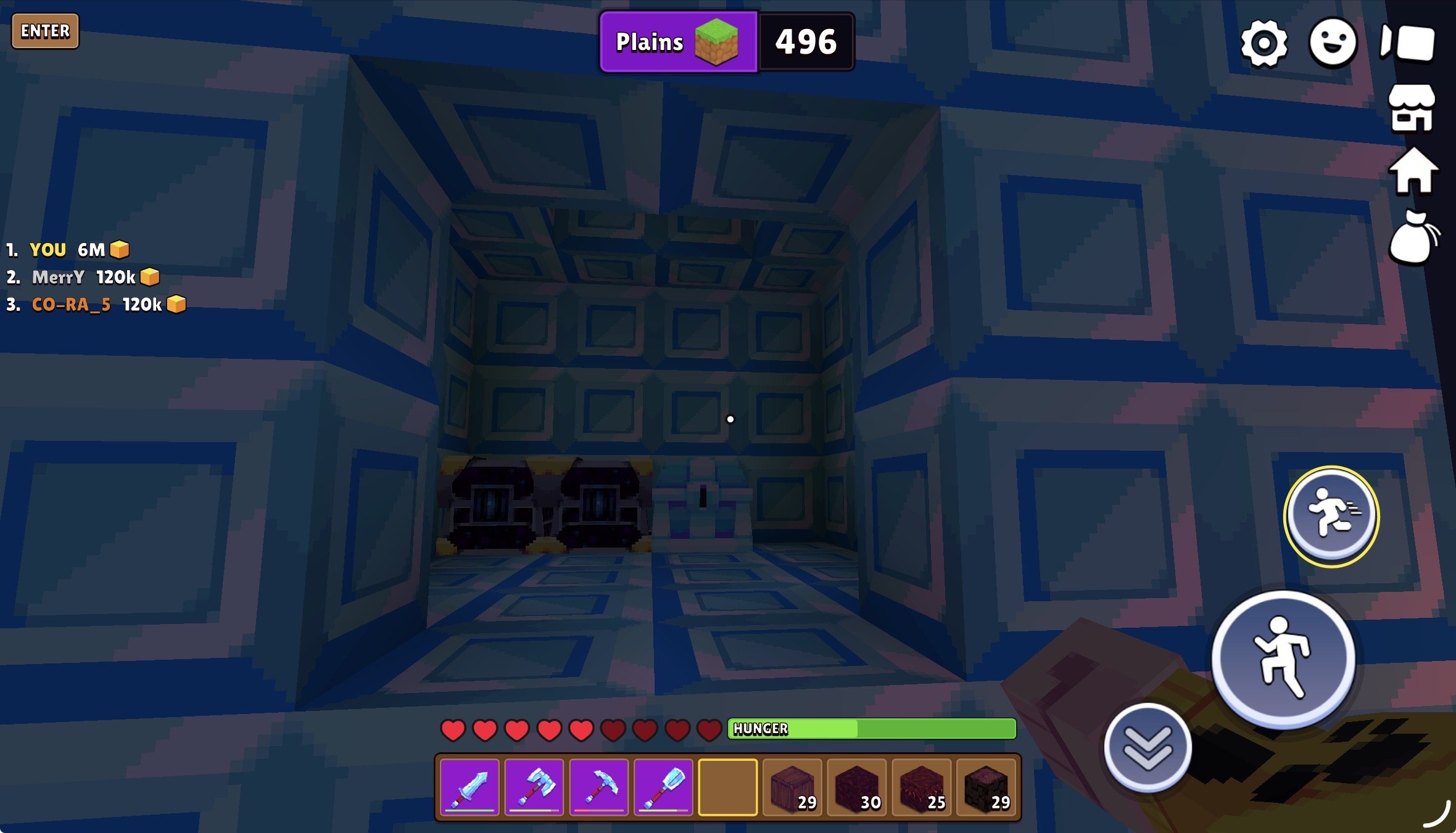Select the ice shovel slot

(663, 787)
